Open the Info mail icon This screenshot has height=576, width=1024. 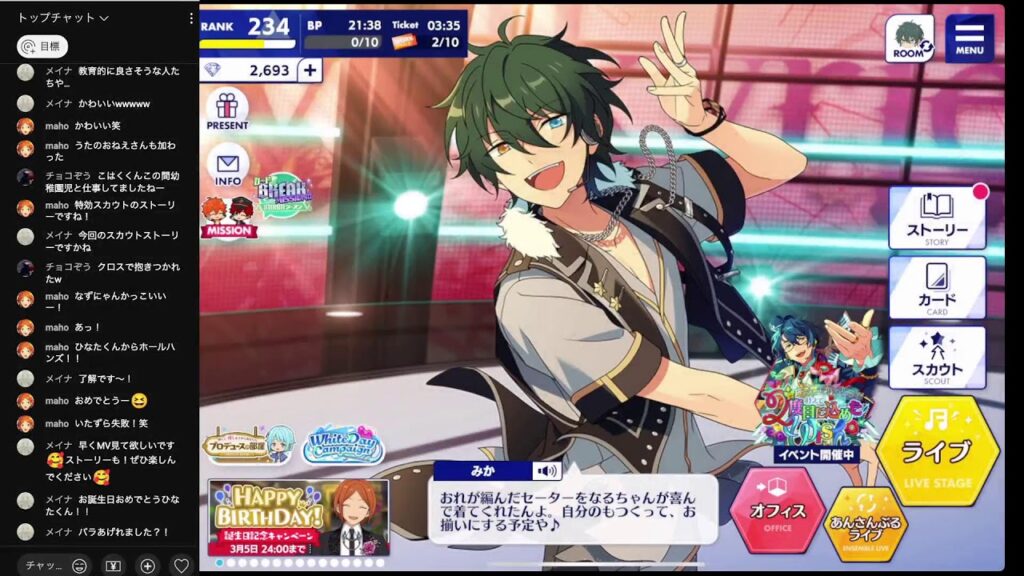point(227,165)
